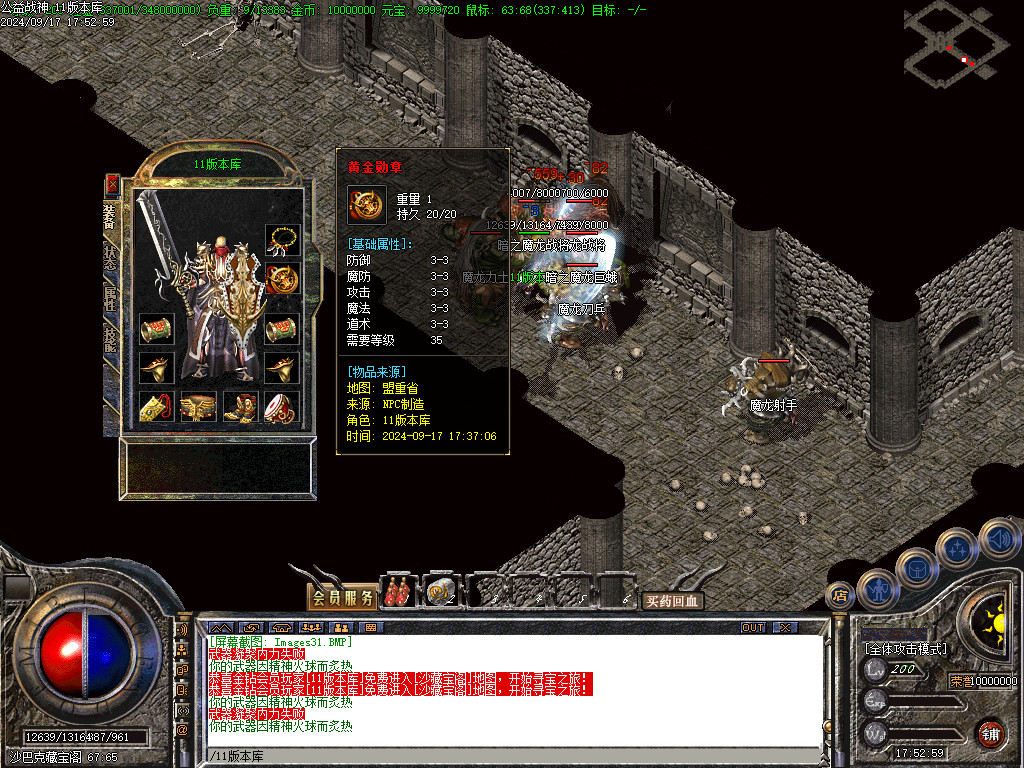Click the 买药回血 buy potions button
This screenshot has height=768, width=1024.
(x=672, y=601)
